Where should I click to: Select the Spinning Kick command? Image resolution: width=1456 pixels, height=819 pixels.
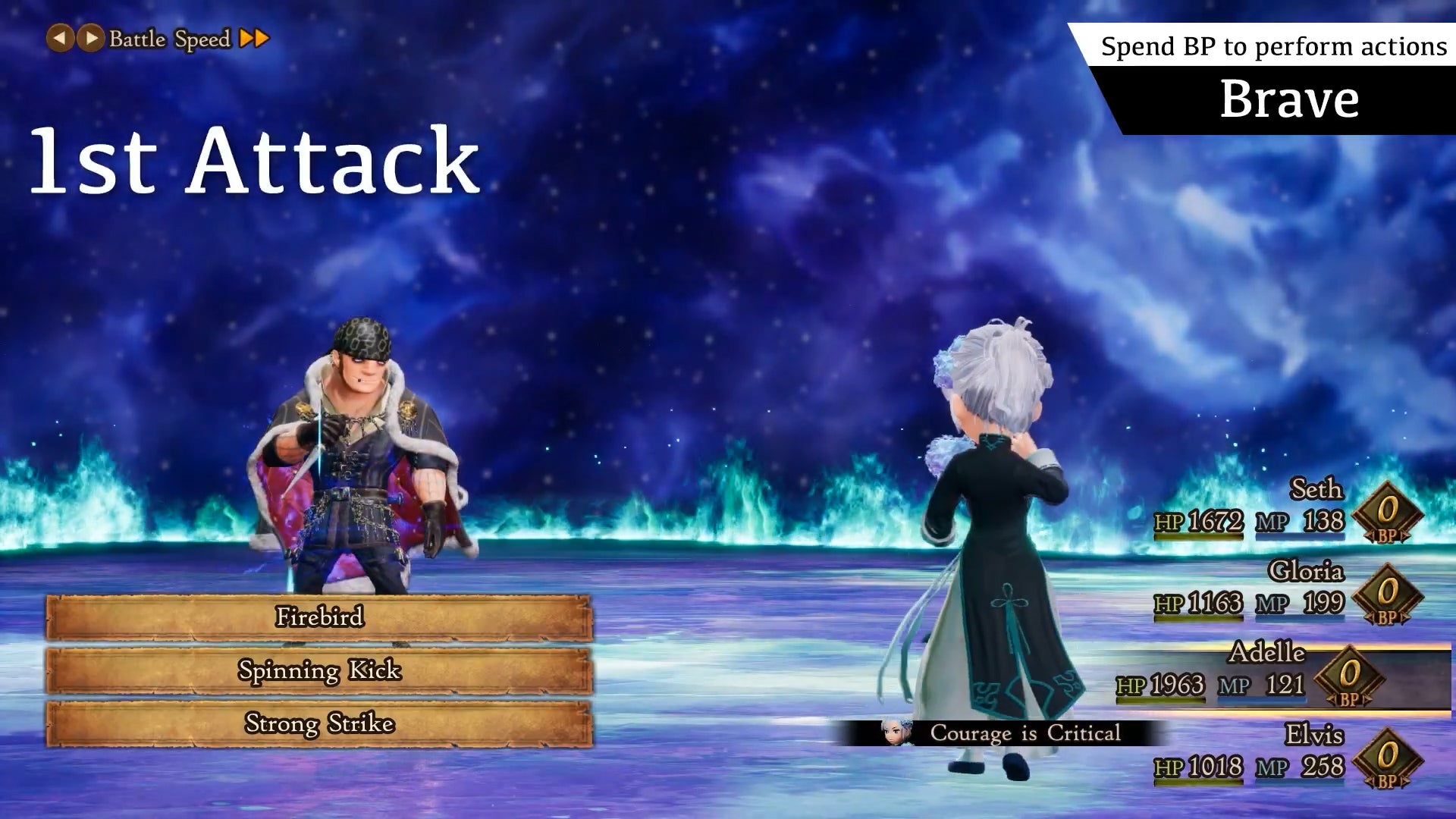pos(318,670)
